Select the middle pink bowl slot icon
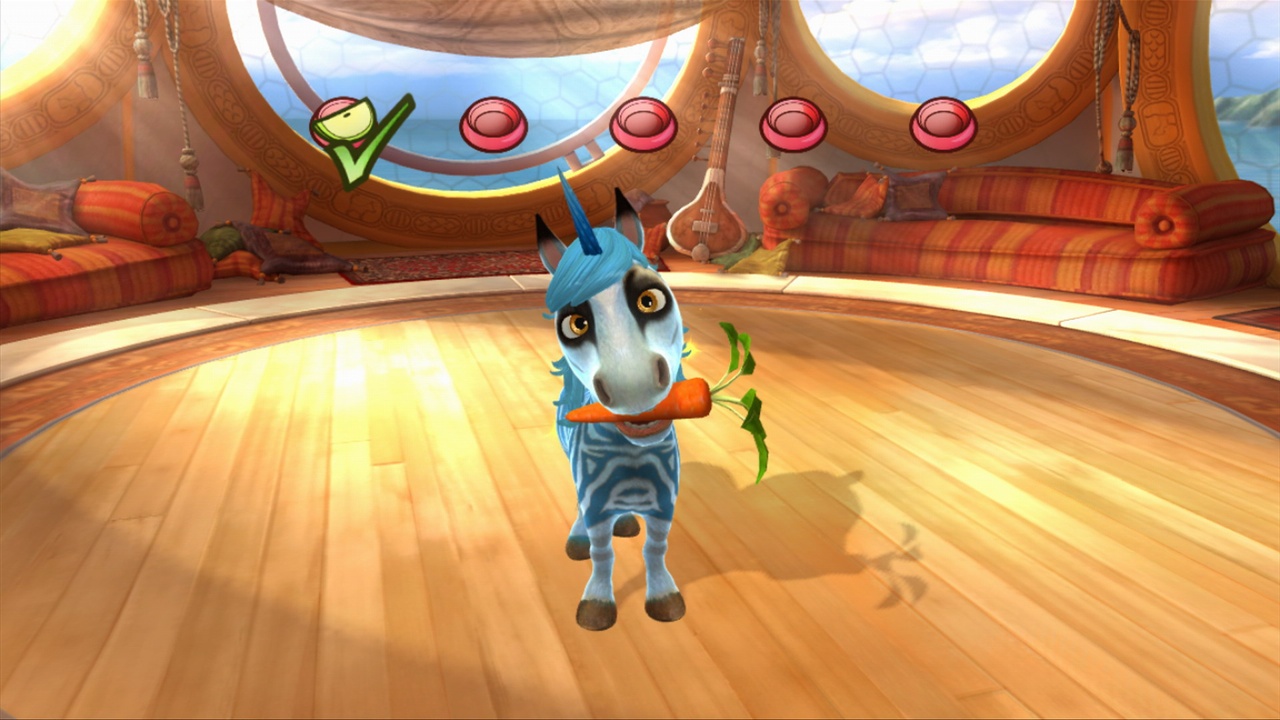 point(644,124)
